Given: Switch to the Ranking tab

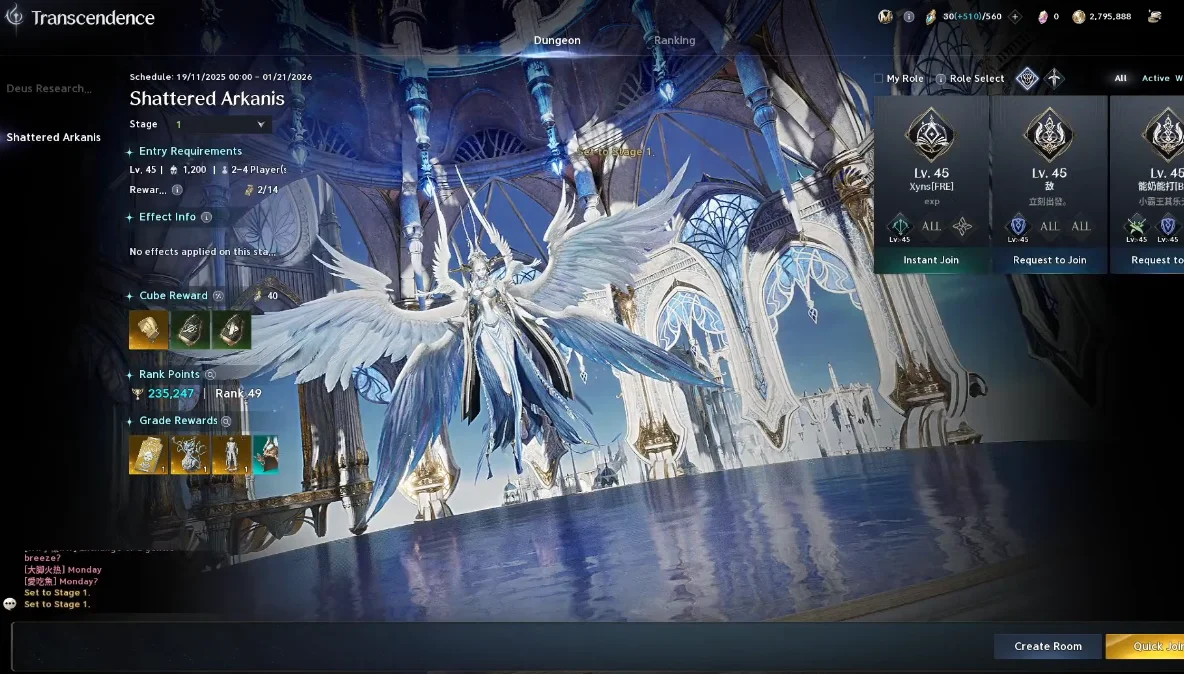Looking at the screenshot, I should tap(674, 41).
